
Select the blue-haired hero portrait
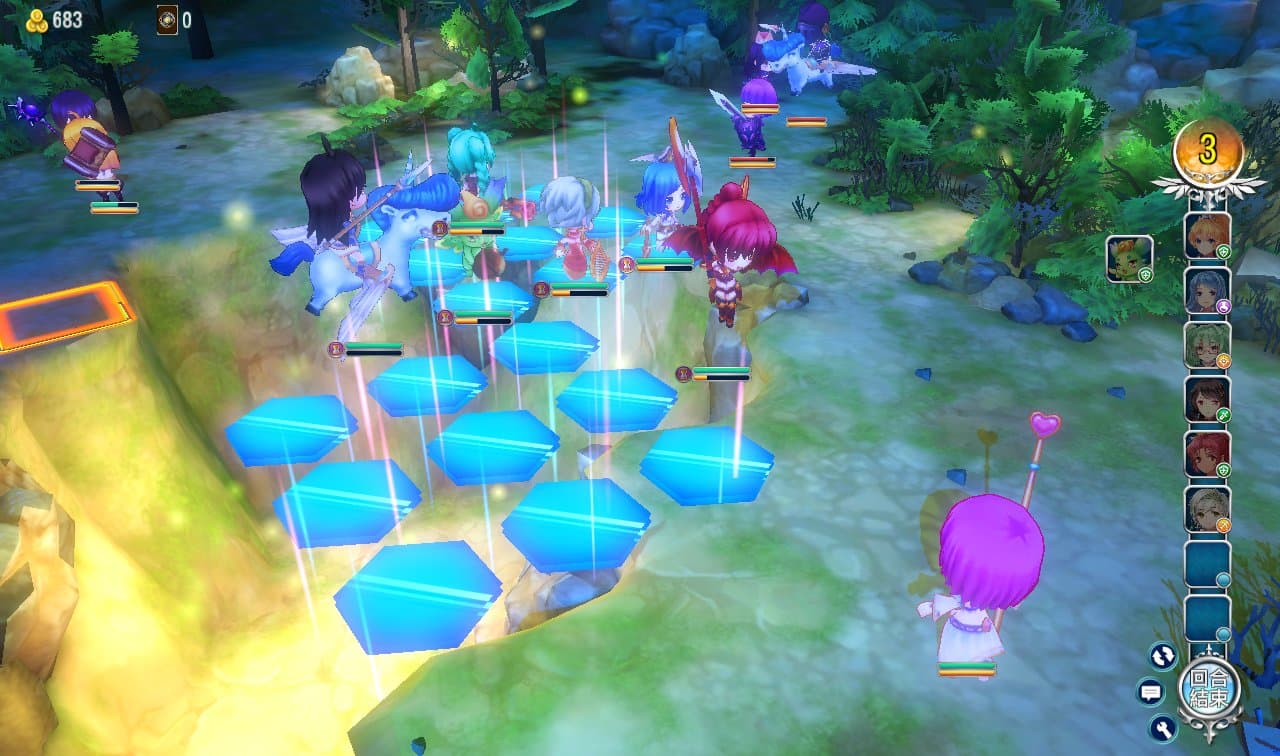click(x=1207, y=291)
